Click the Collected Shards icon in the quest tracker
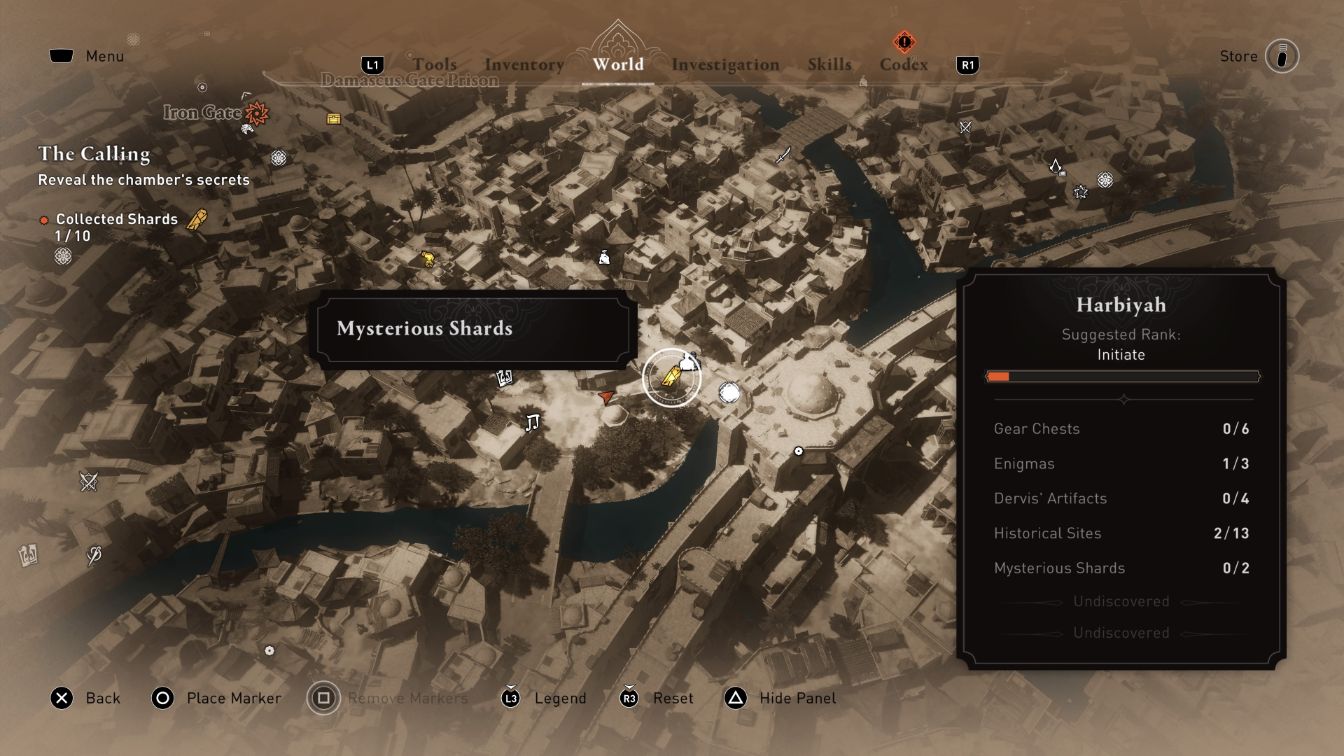This screenshot has height=756, width=1344. (196, 218)
